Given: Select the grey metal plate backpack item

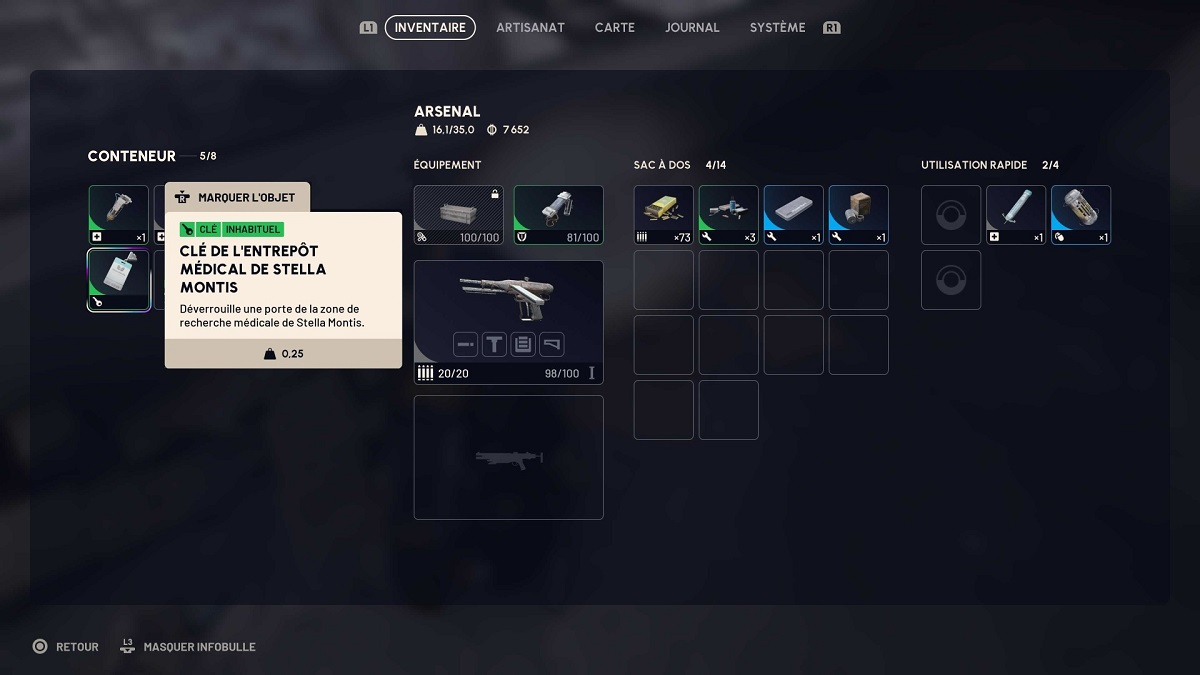Looking at the screenshot, I should click(x=794, y=215).
